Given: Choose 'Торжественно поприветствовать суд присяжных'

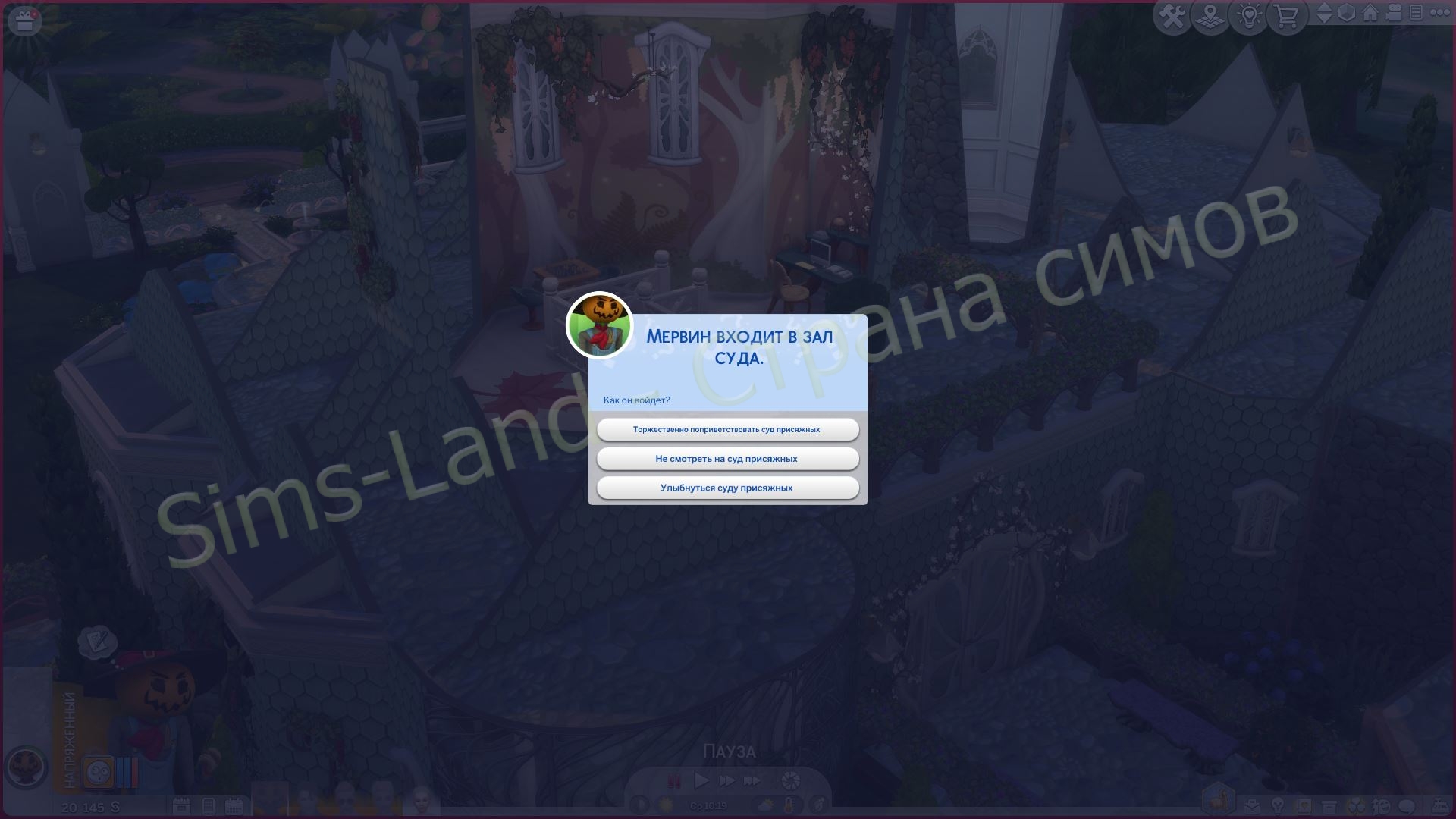Looking at the screenshot, I should 727,429.
